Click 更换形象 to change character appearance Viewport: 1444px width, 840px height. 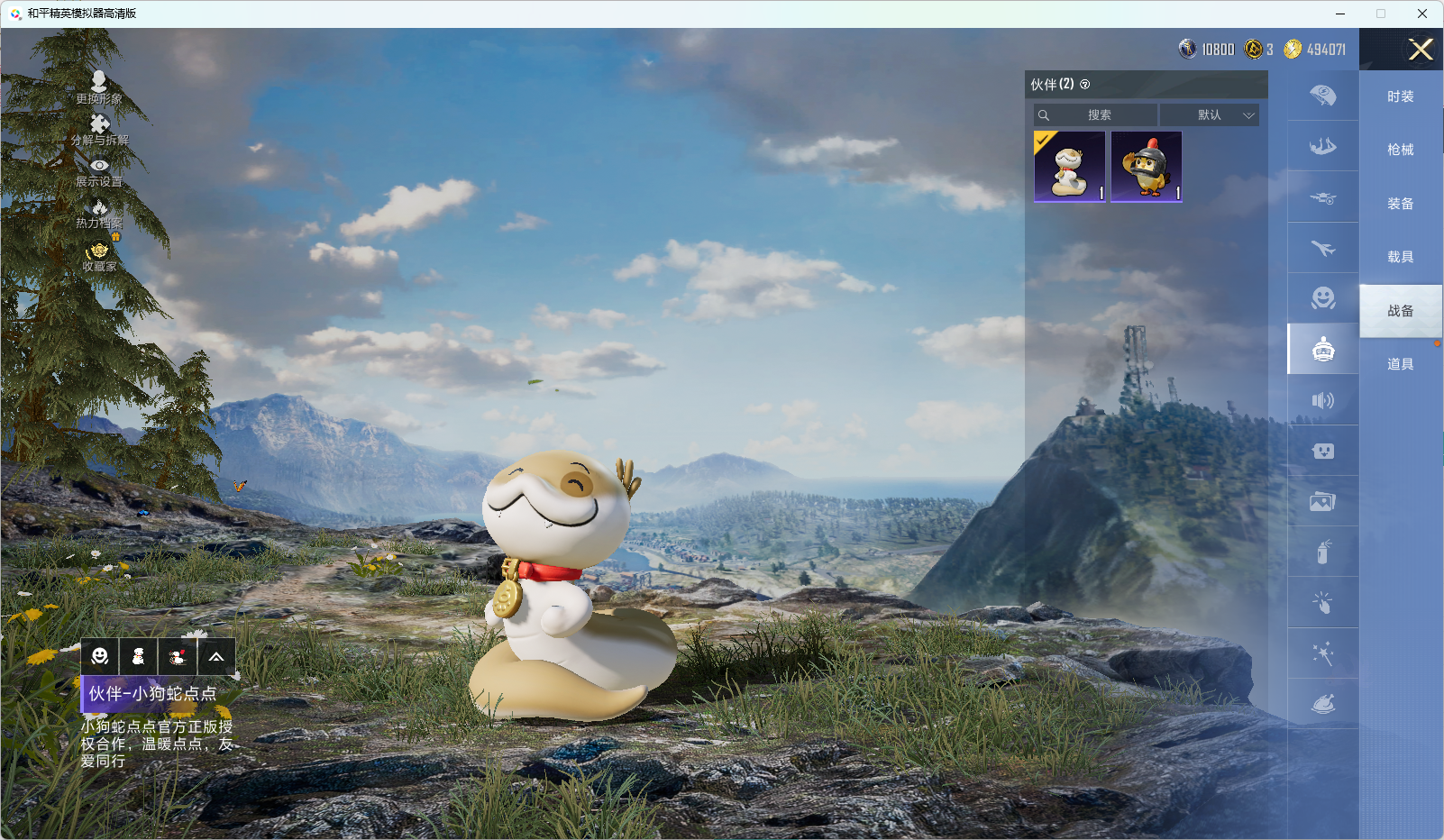click(x=99, y=87)
